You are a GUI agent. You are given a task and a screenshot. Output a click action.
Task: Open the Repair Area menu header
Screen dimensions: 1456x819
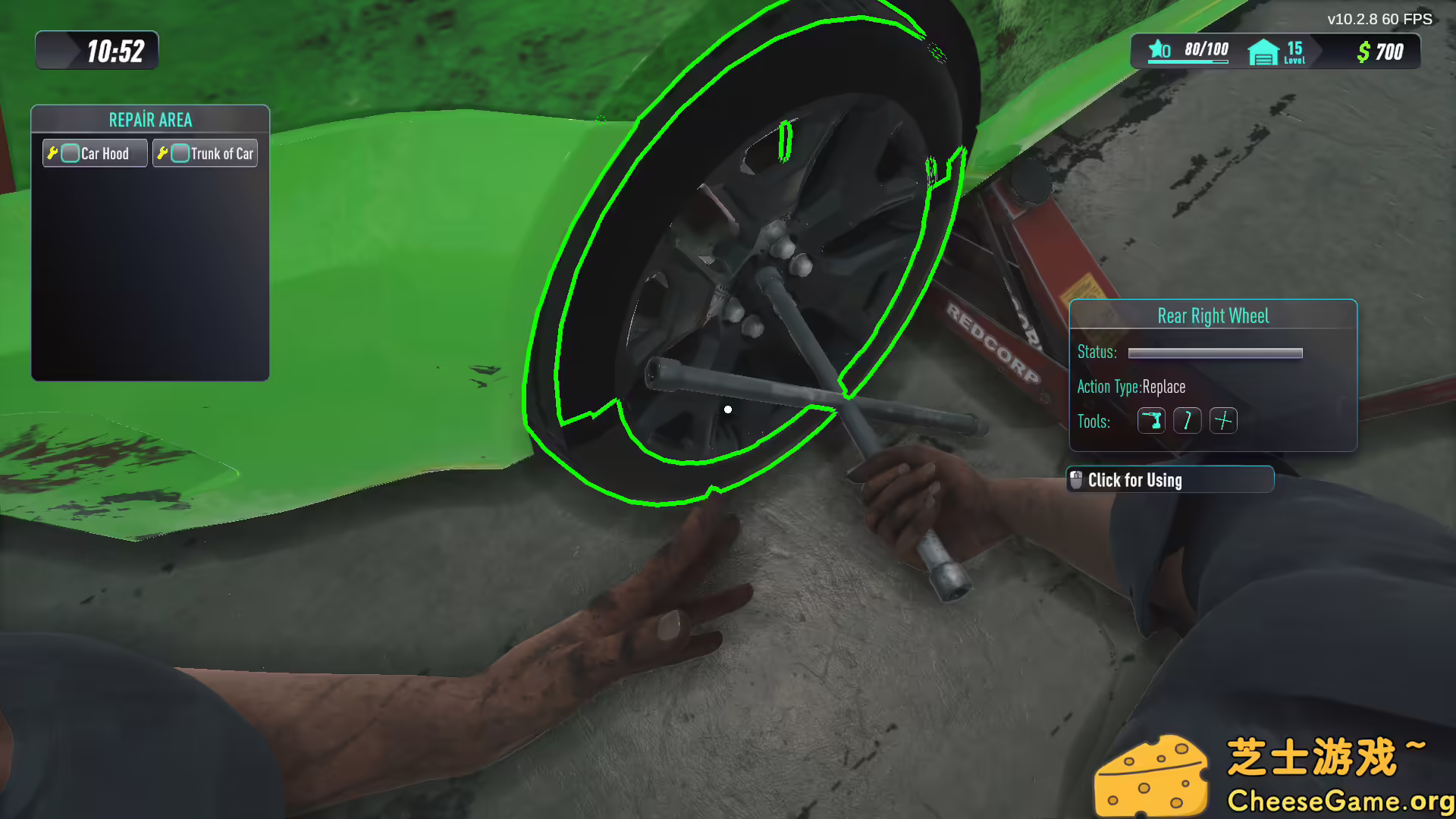pos(150,119)
